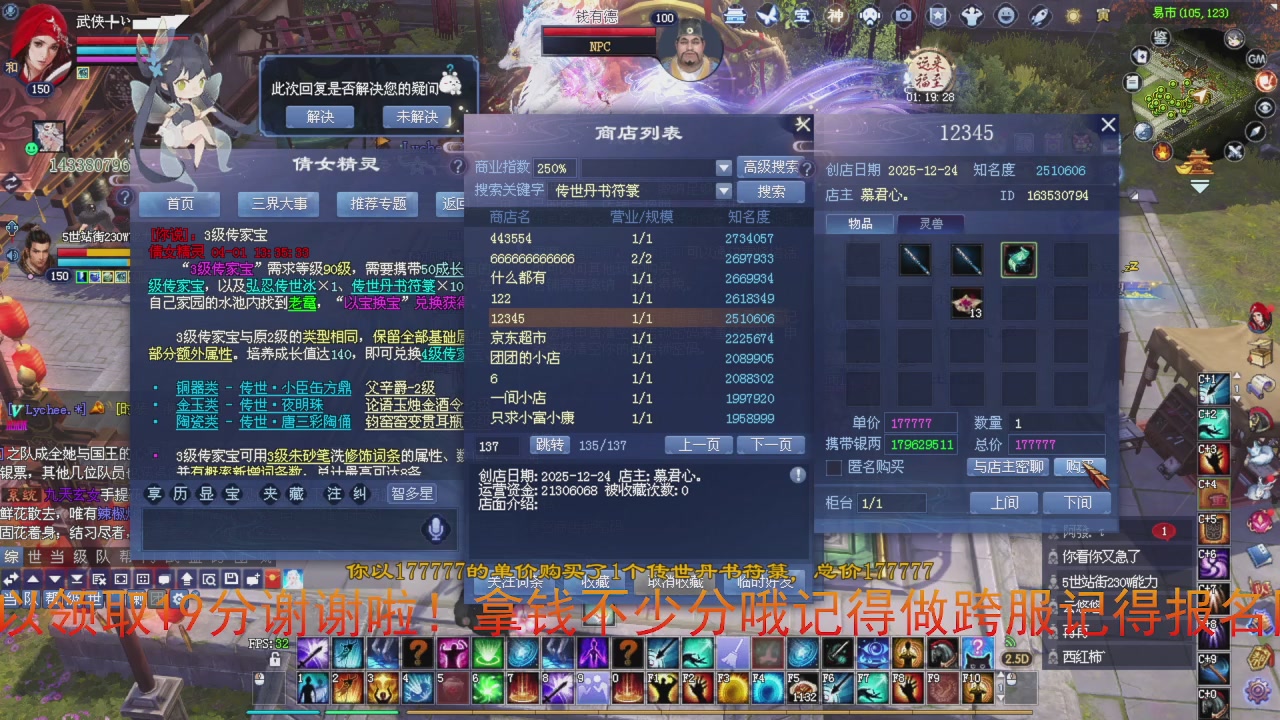Viewport: 1280px width, 720px height.
Task: Click the 神 deity icon in top bar
Action: pos(835,14)
